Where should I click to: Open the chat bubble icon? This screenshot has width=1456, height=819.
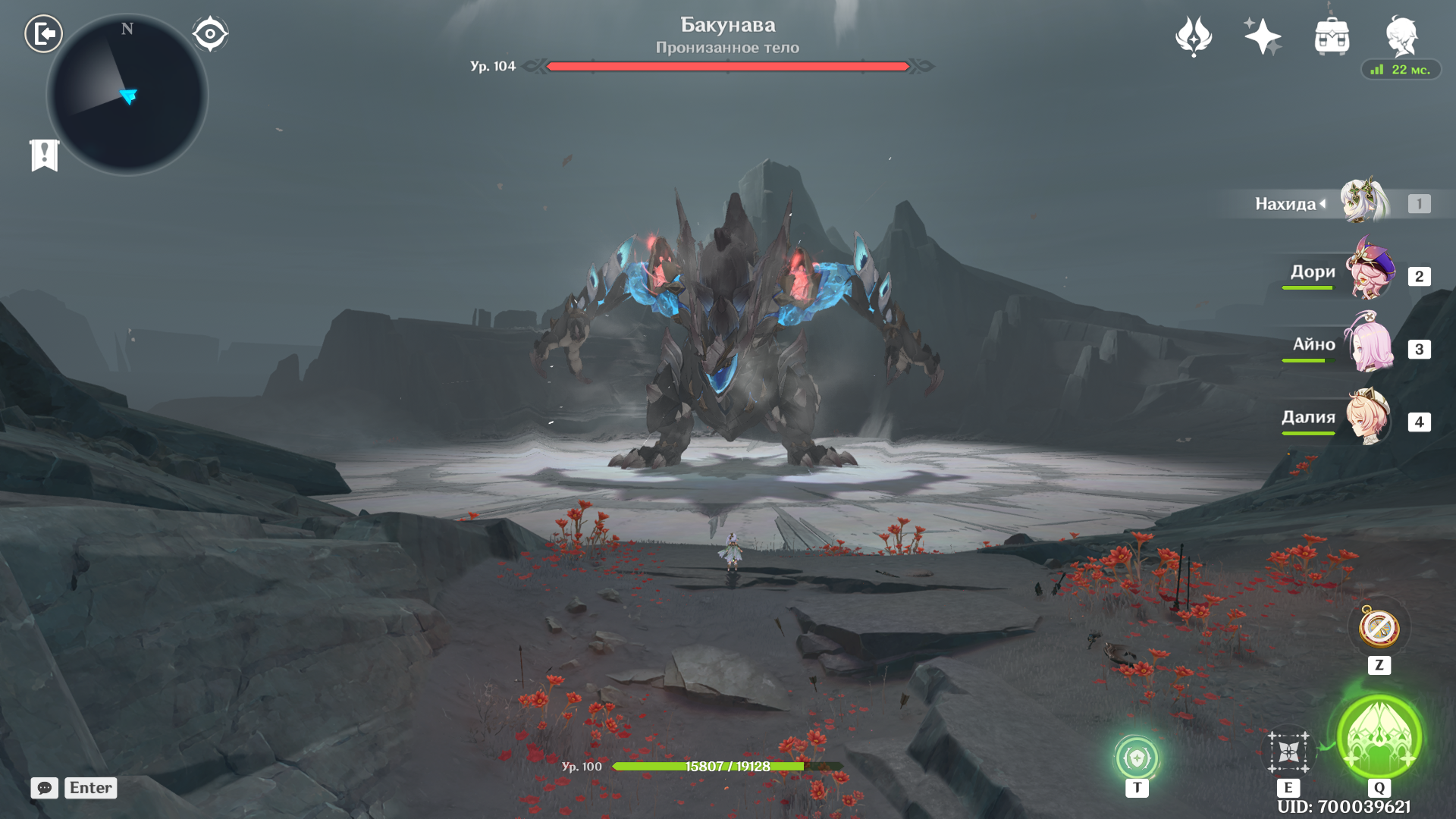[45, 788]
